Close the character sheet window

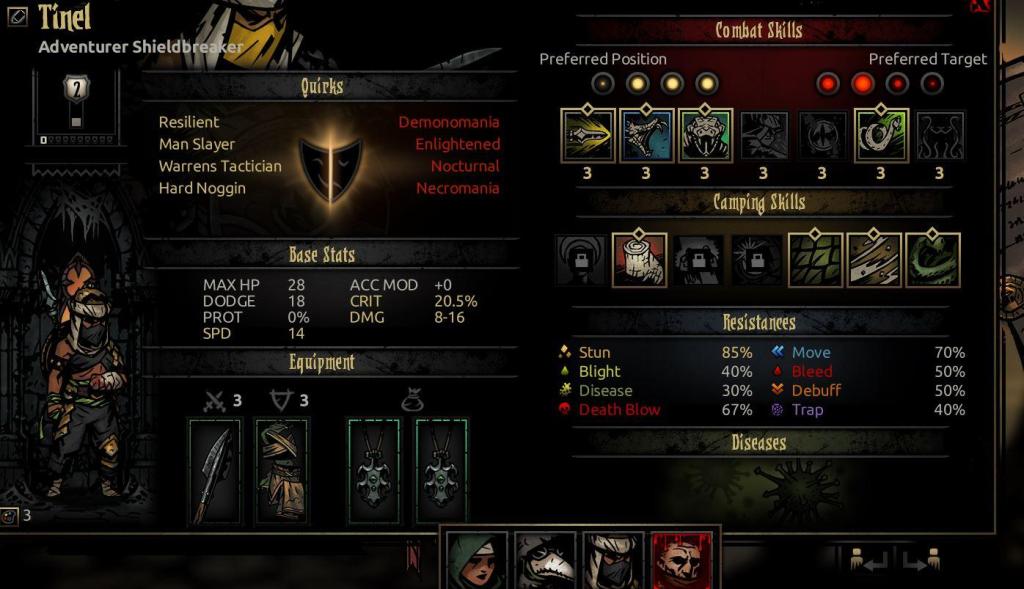[979, 6]
